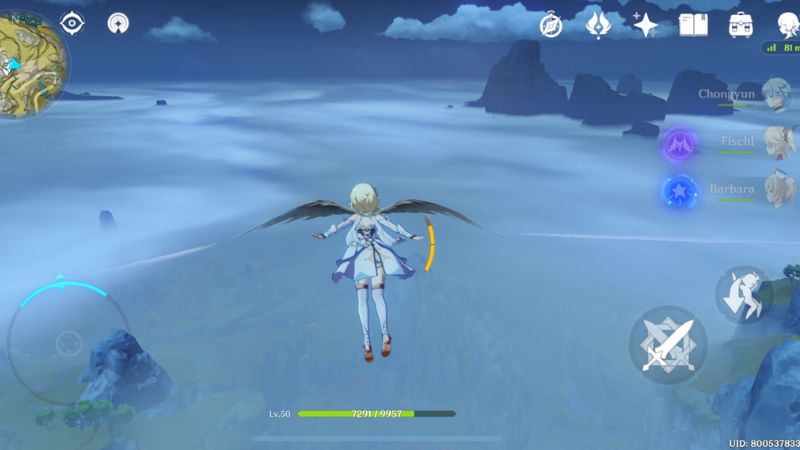Tap the crossed-sword attack button

[667, 345]
